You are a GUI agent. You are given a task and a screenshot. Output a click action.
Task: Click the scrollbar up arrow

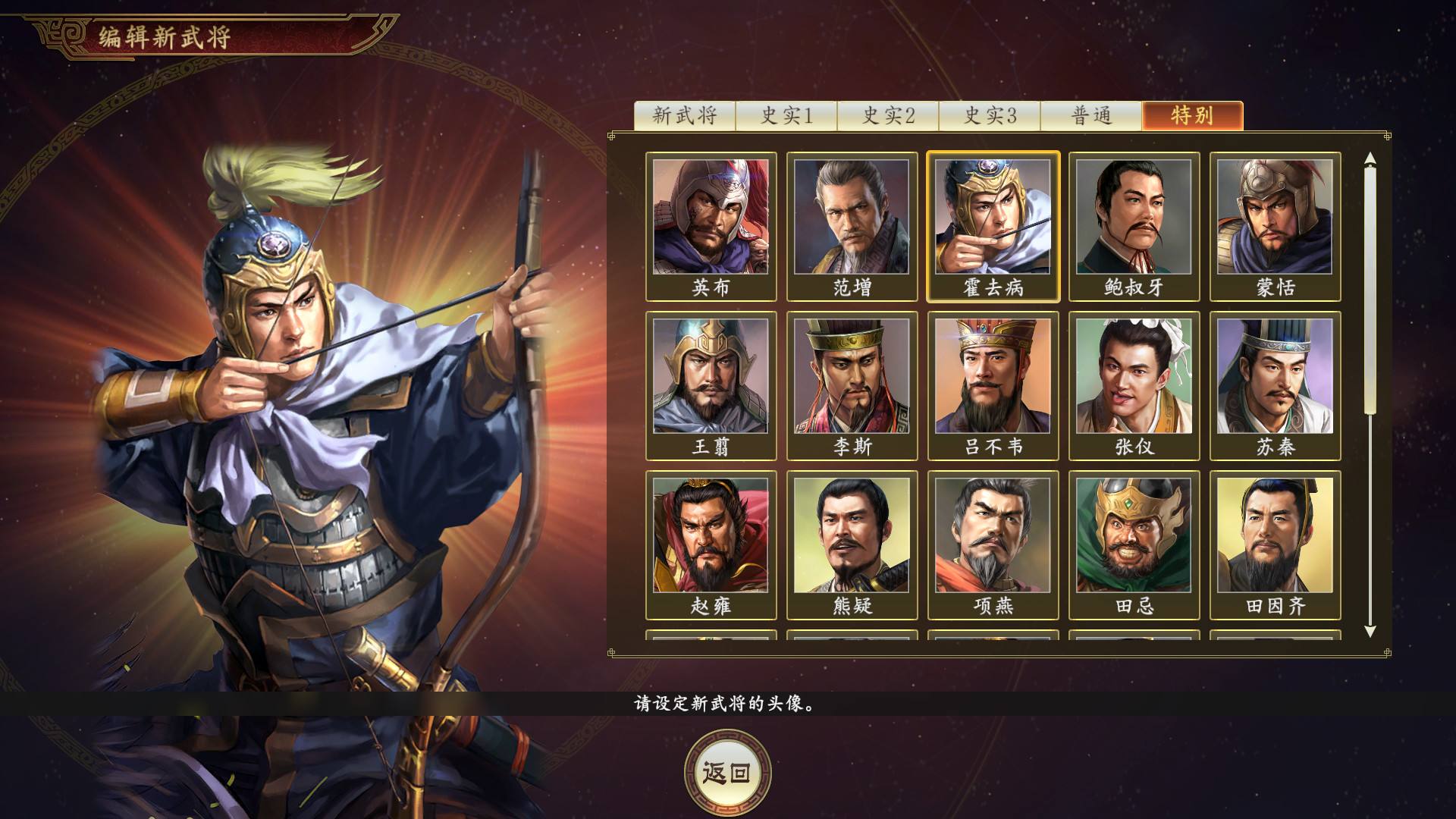(1368, 158)
